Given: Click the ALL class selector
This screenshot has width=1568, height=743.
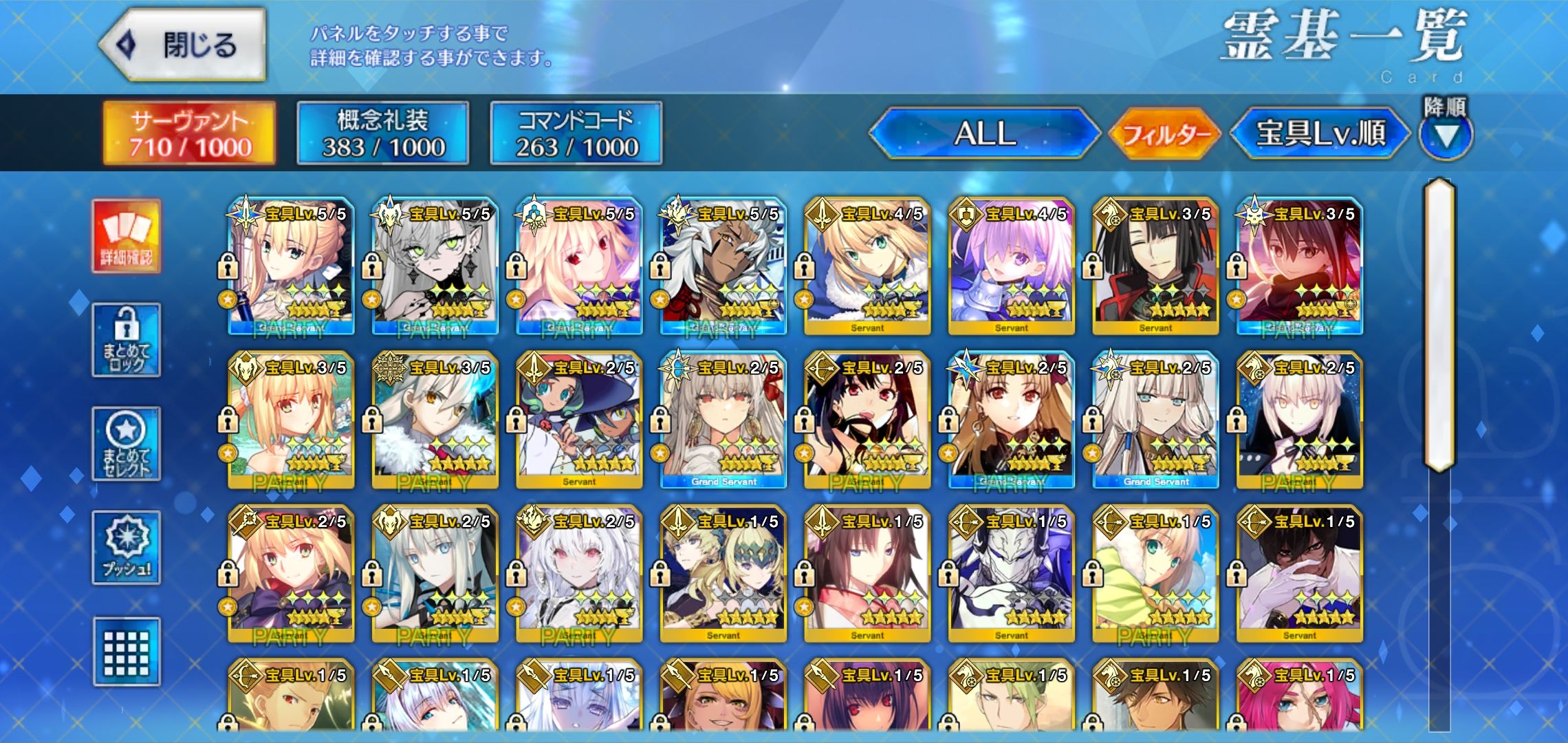Looking at the screenshot, I should 985,133.
